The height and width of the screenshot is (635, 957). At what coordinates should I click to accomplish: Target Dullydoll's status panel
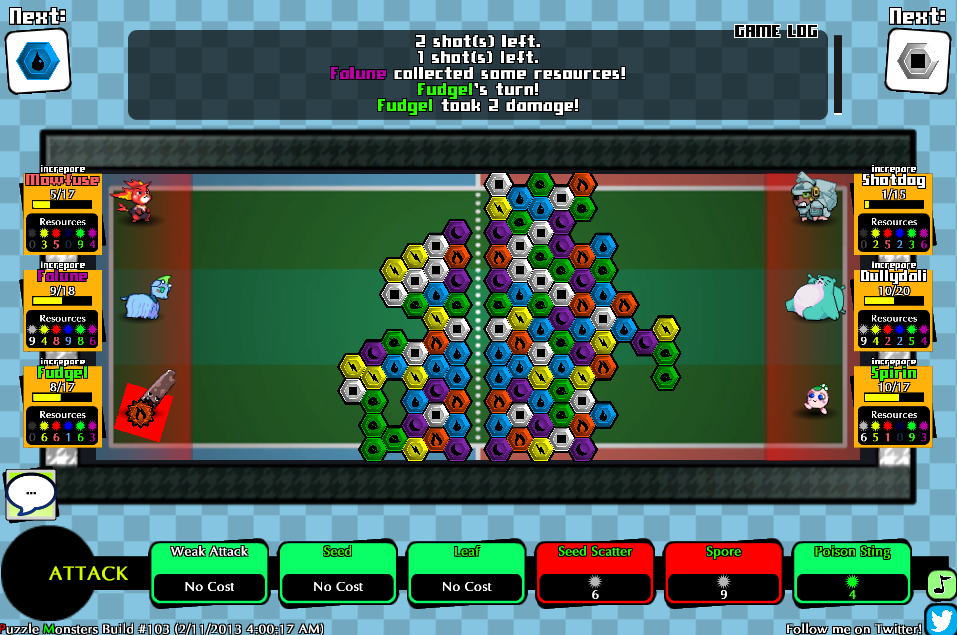(893, 309)
